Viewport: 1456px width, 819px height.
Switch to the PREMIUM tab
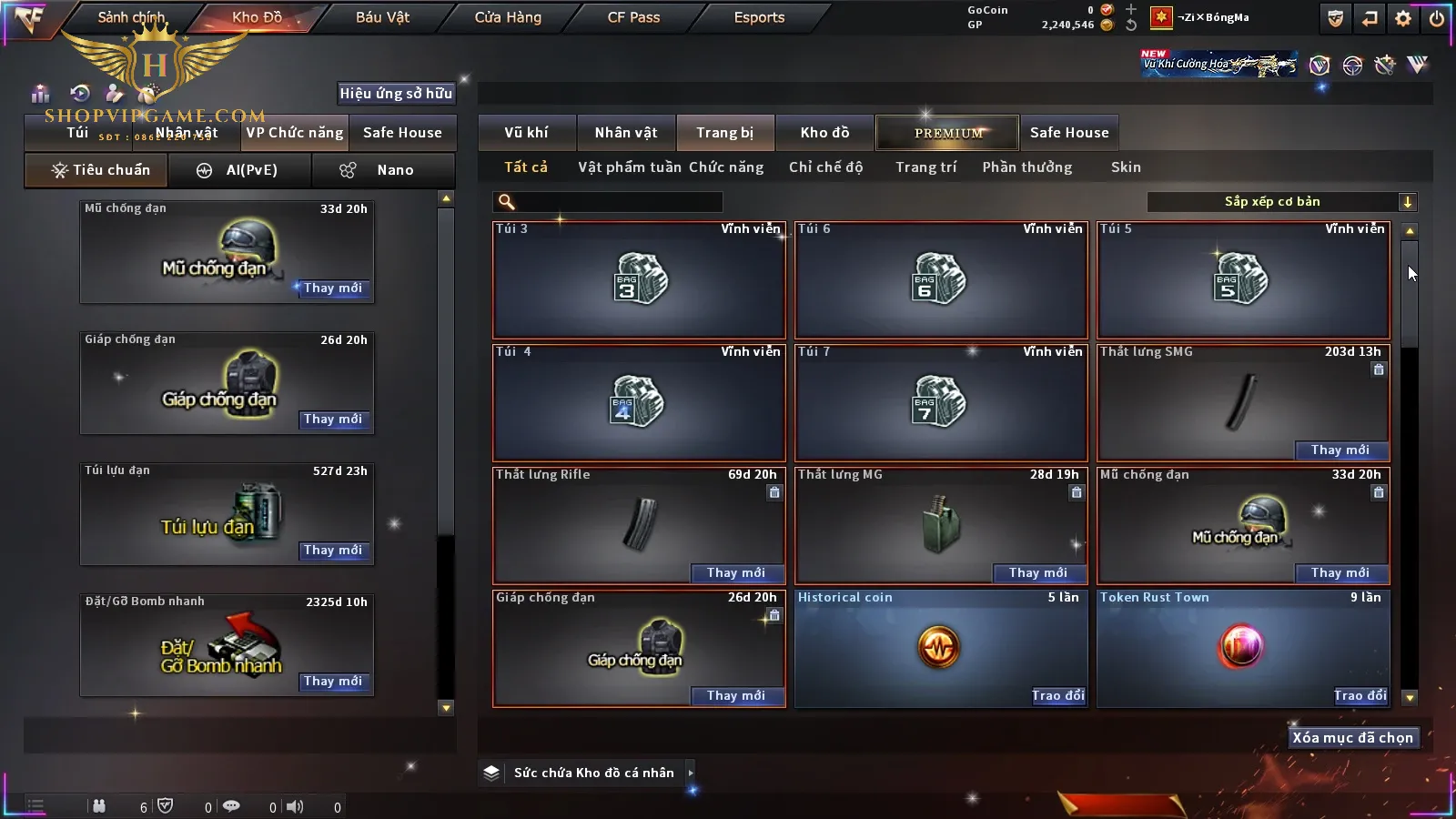[x=948, y=133]
